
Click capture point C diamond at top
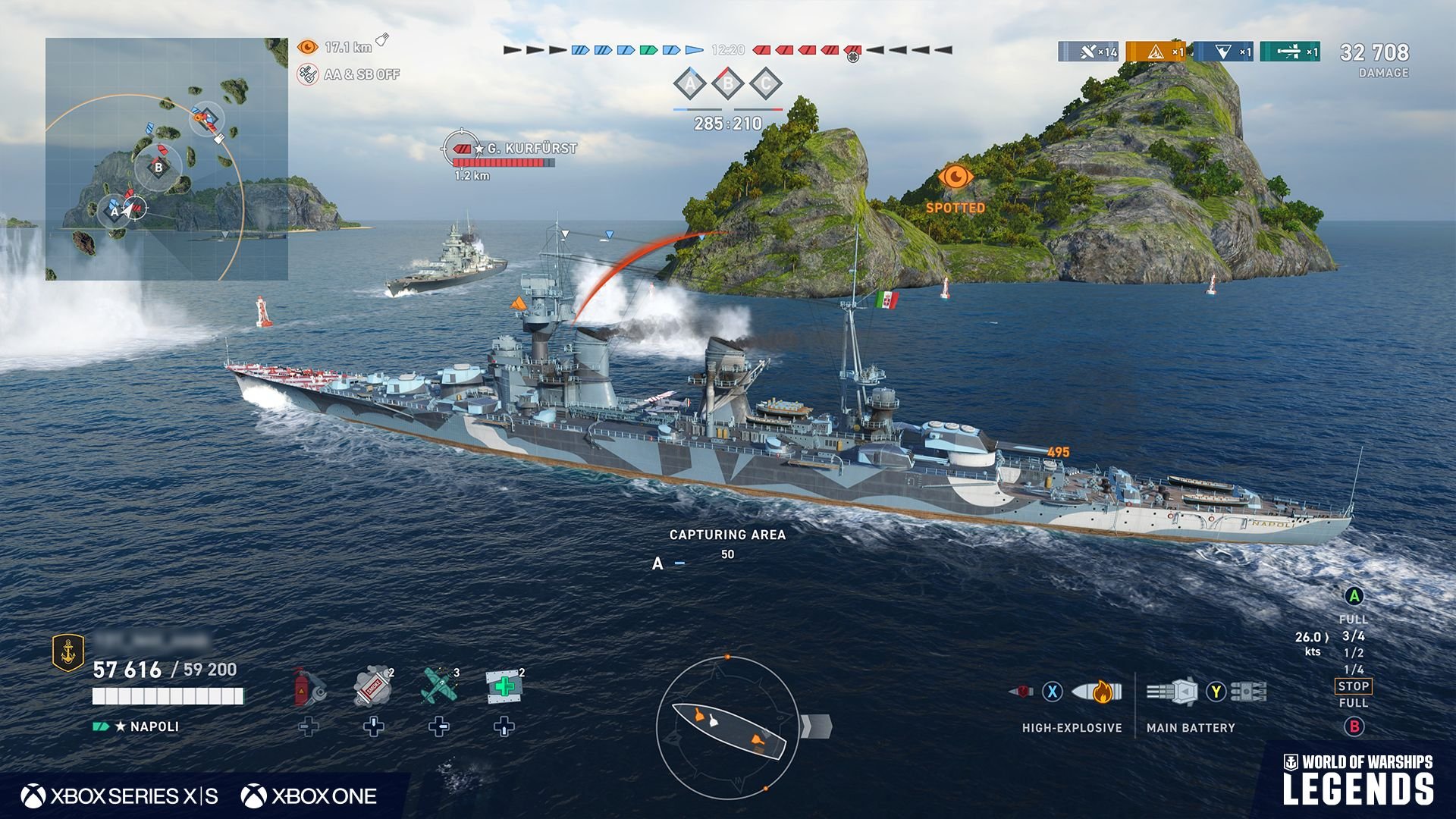pos(766,84)
